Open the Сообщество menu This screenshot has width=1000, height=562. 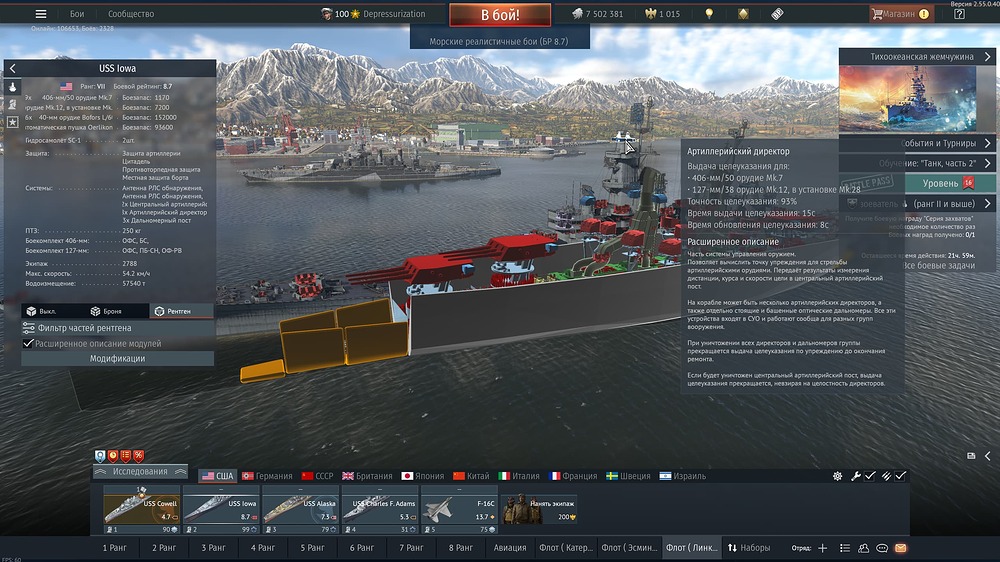pos(131,14)
